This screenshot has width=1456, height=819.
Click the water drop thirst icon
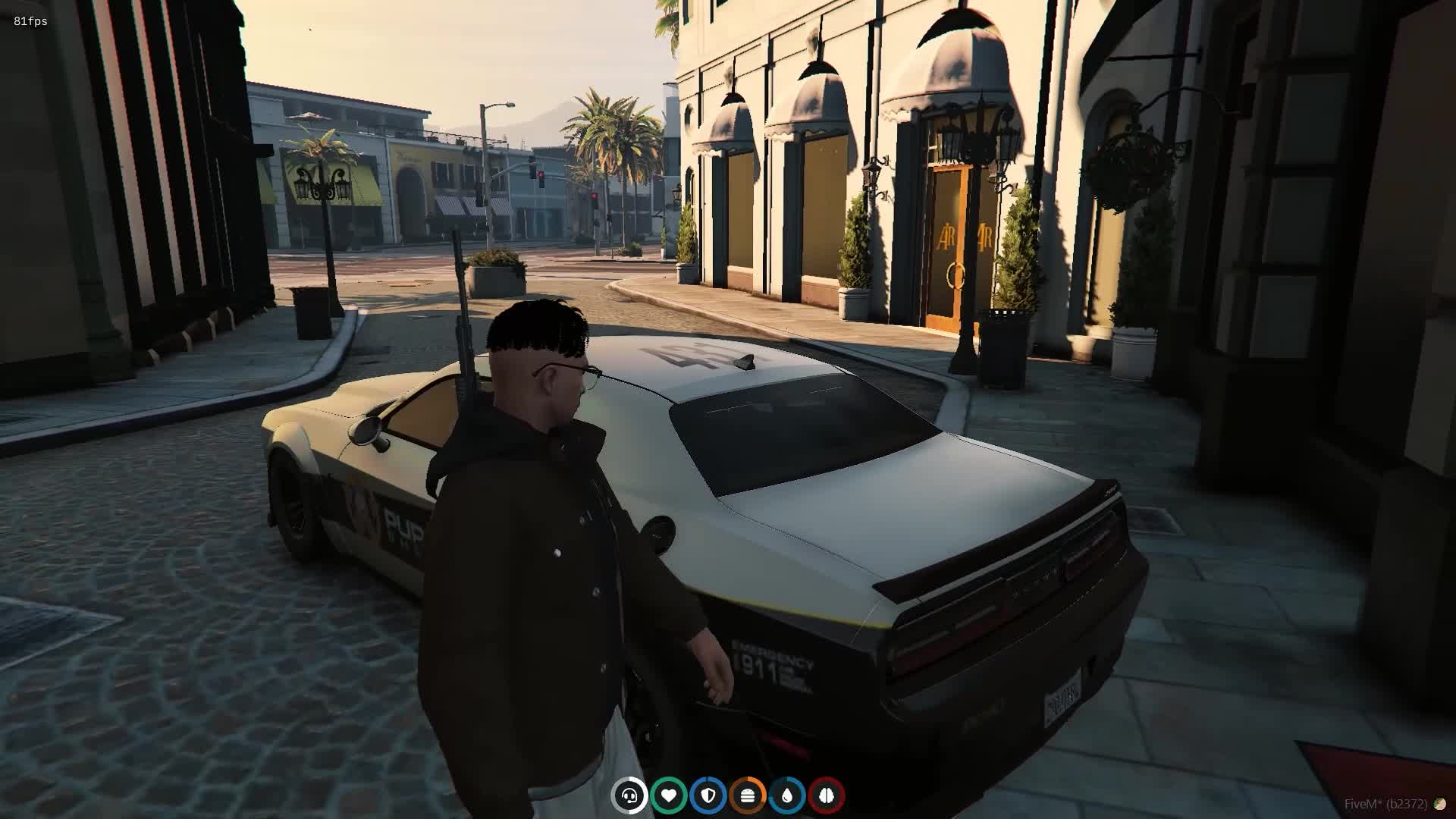787,795
